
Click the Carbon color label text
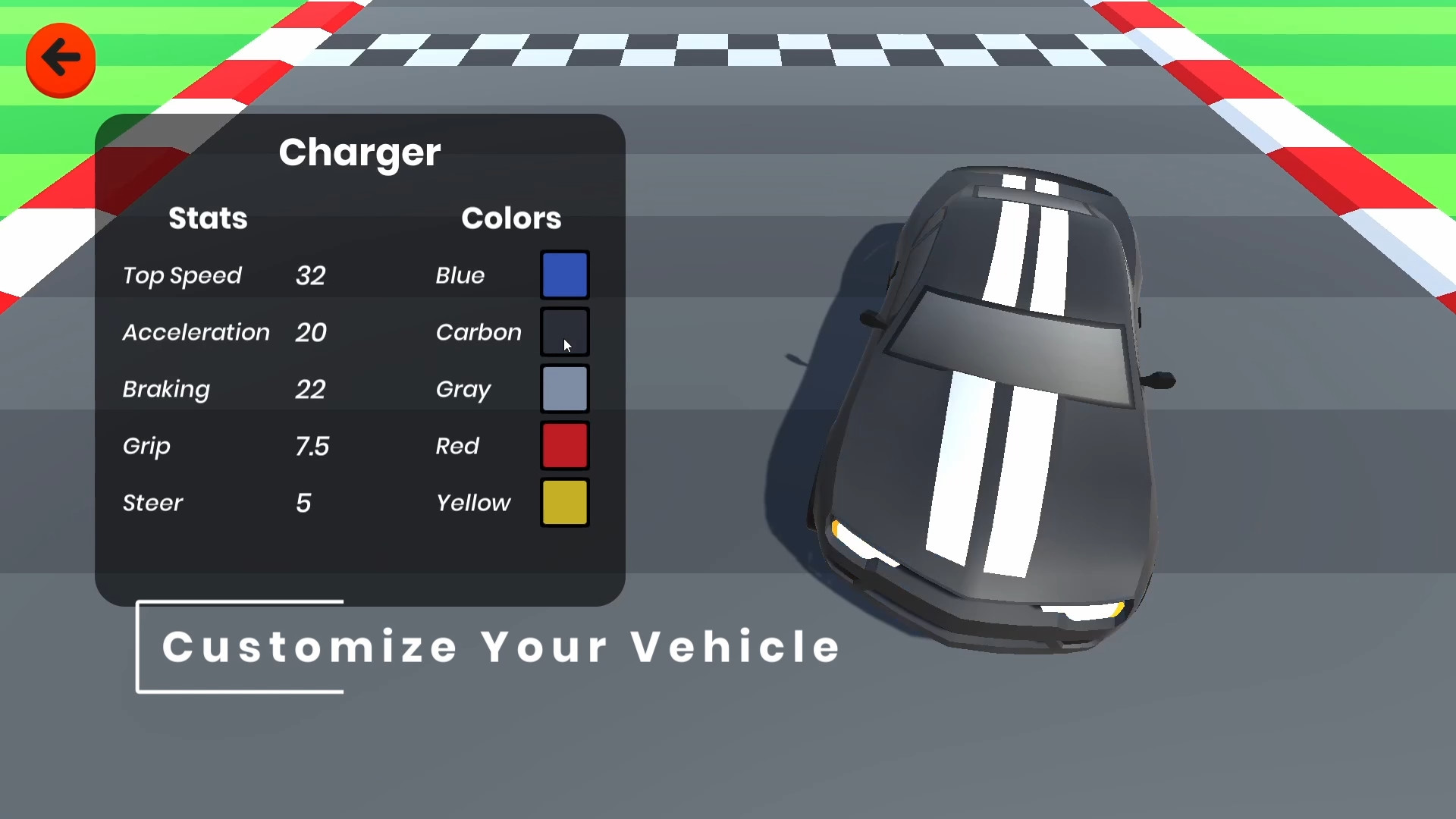478,332
